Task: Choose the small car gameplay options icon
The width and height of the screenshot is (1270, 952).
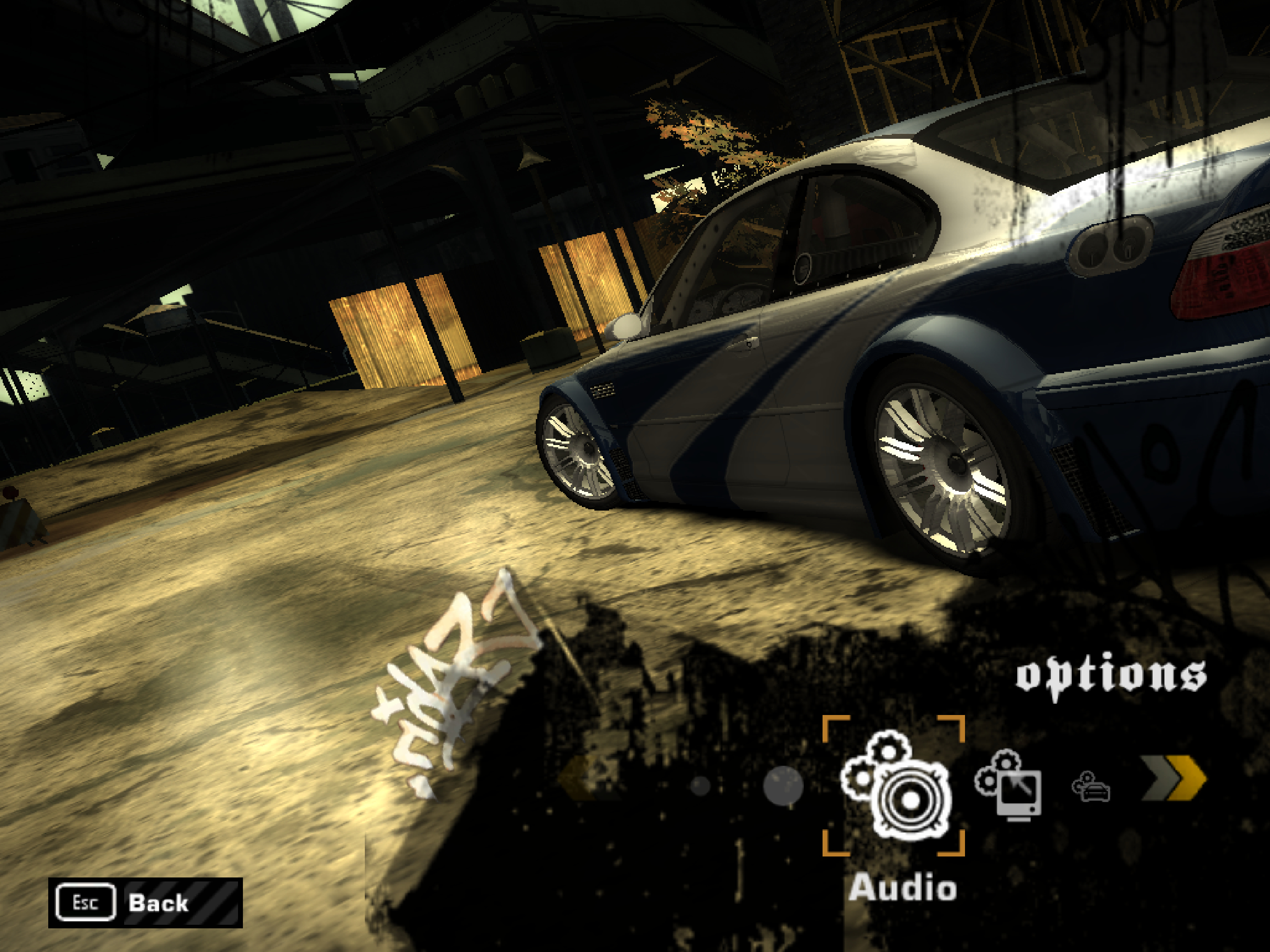Action: tap(1091, 787)
